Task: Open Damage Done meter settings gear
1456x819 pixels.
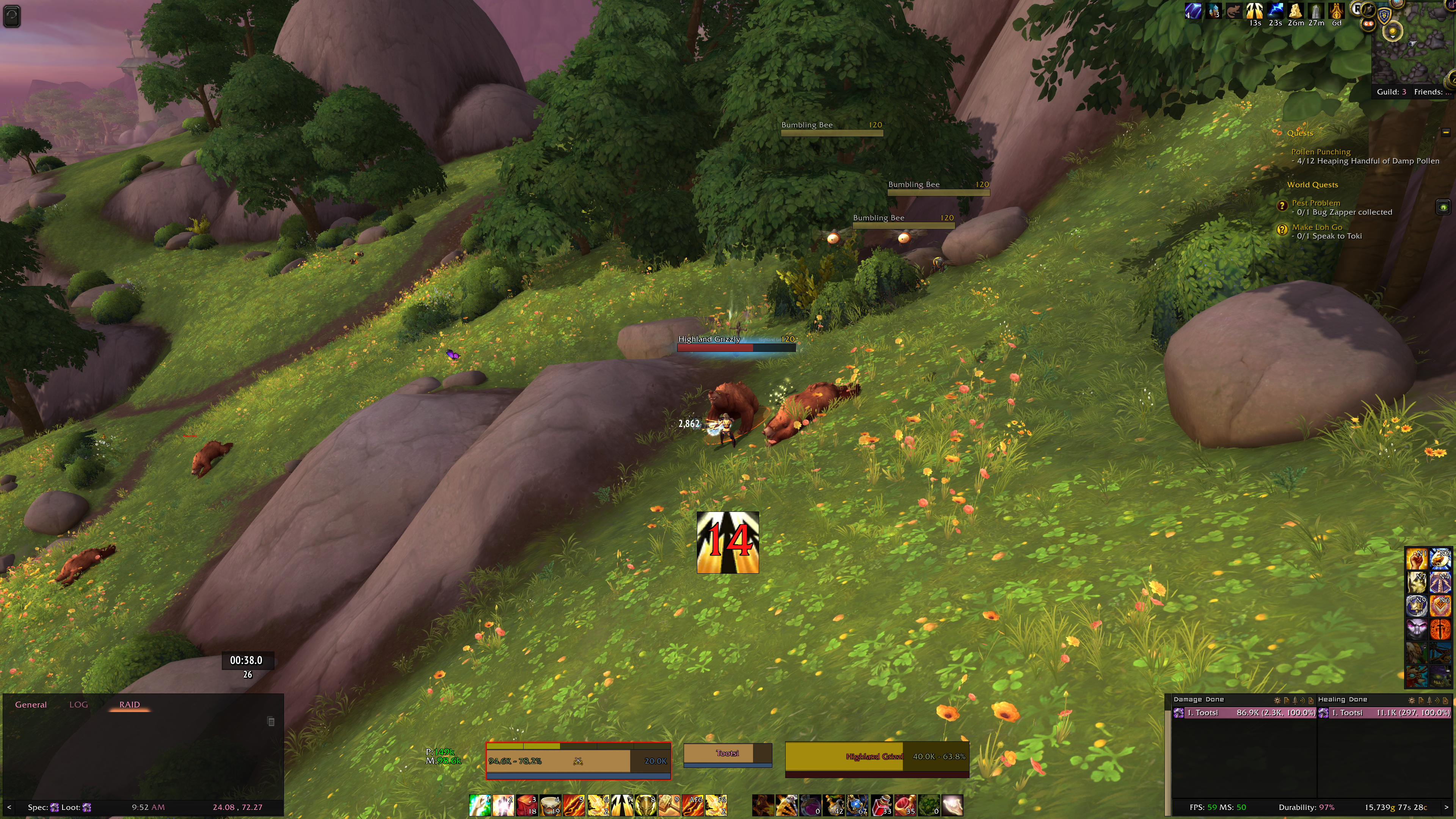Action: (1276, 700)
